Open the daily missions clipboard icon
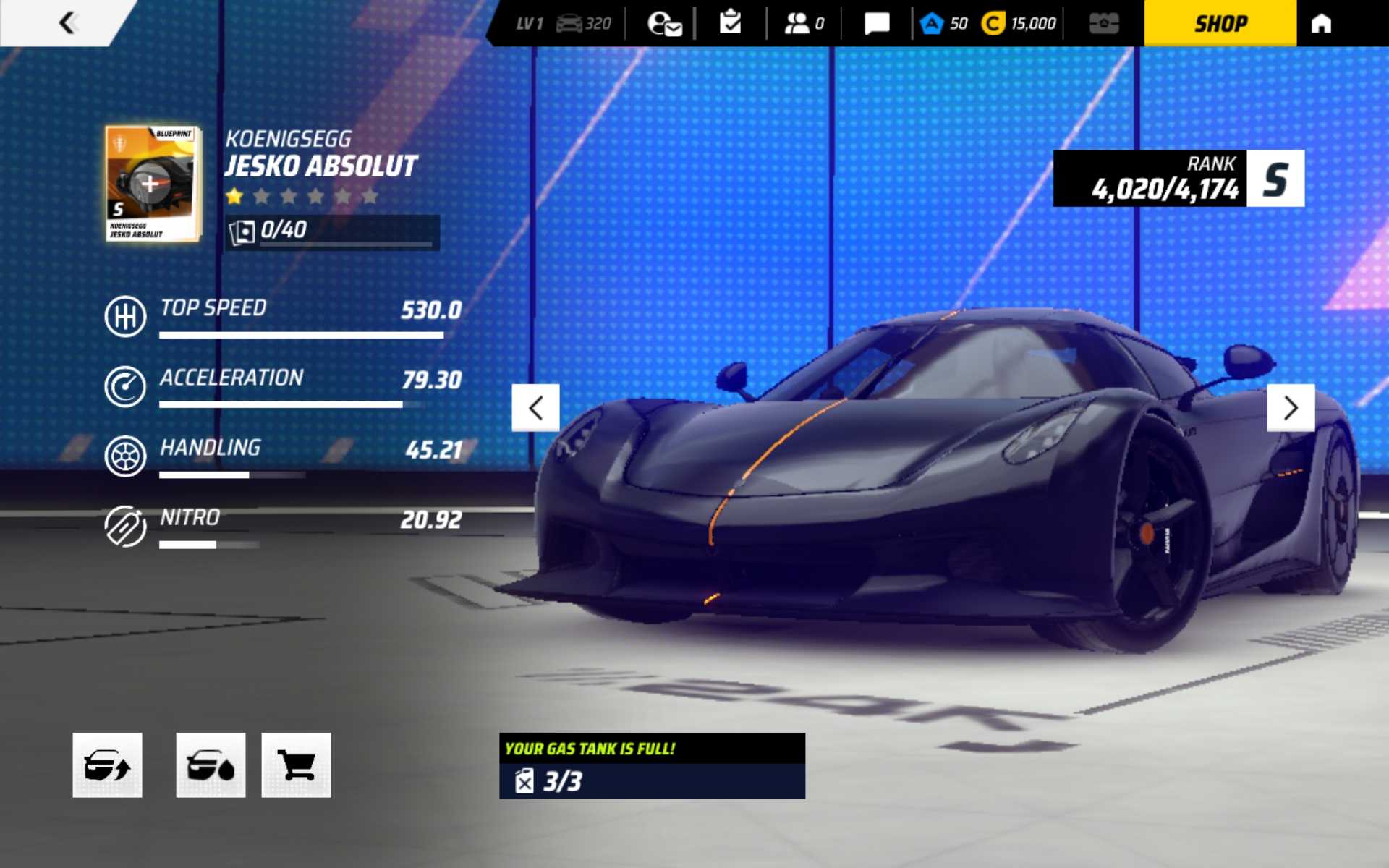1389x868 pixels. click(731, 23)
